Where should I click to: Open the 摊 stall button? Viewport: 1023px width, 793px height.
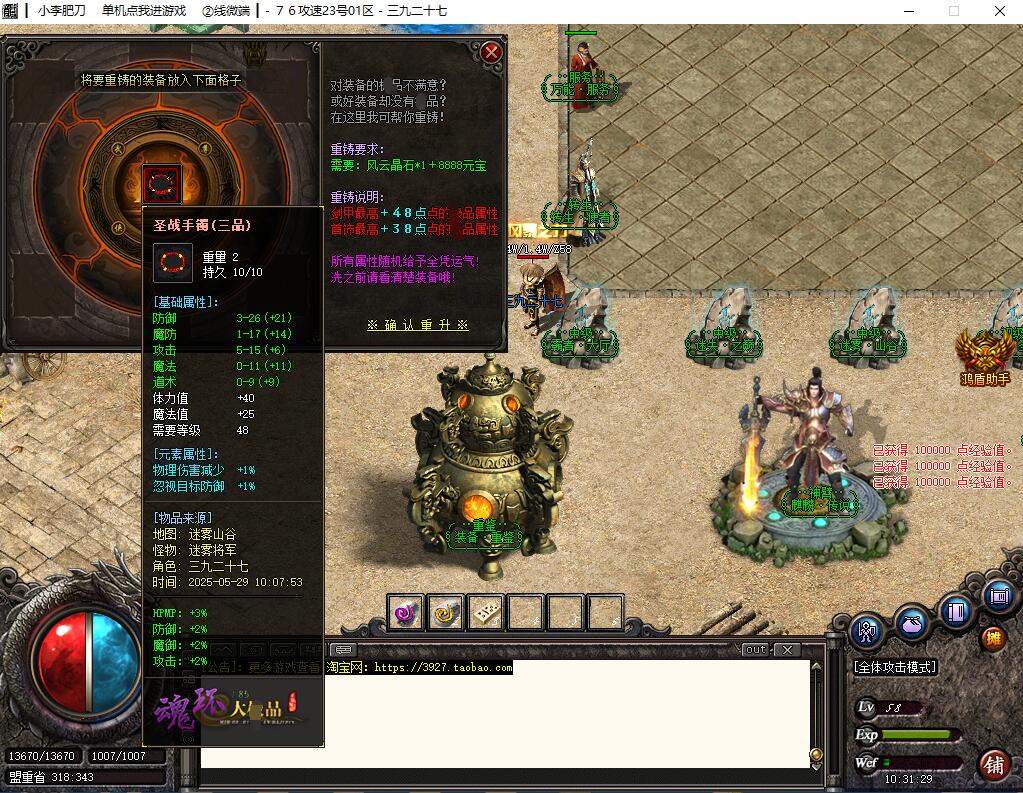[x=993, y=638]
